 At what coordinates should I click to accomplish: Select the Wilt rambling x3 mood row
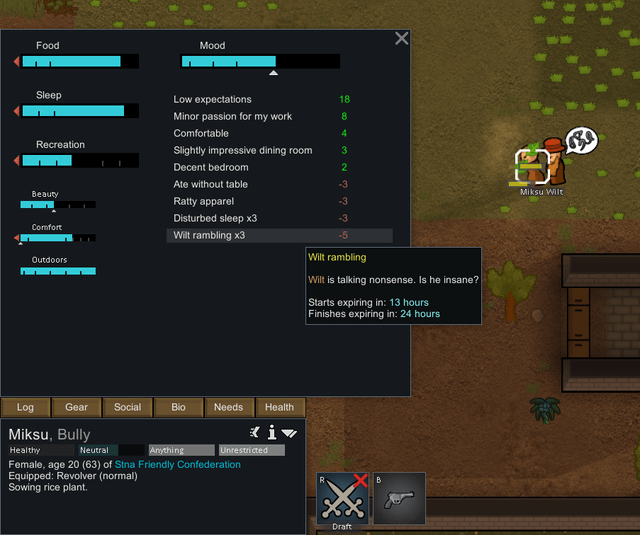coord(279,235)
